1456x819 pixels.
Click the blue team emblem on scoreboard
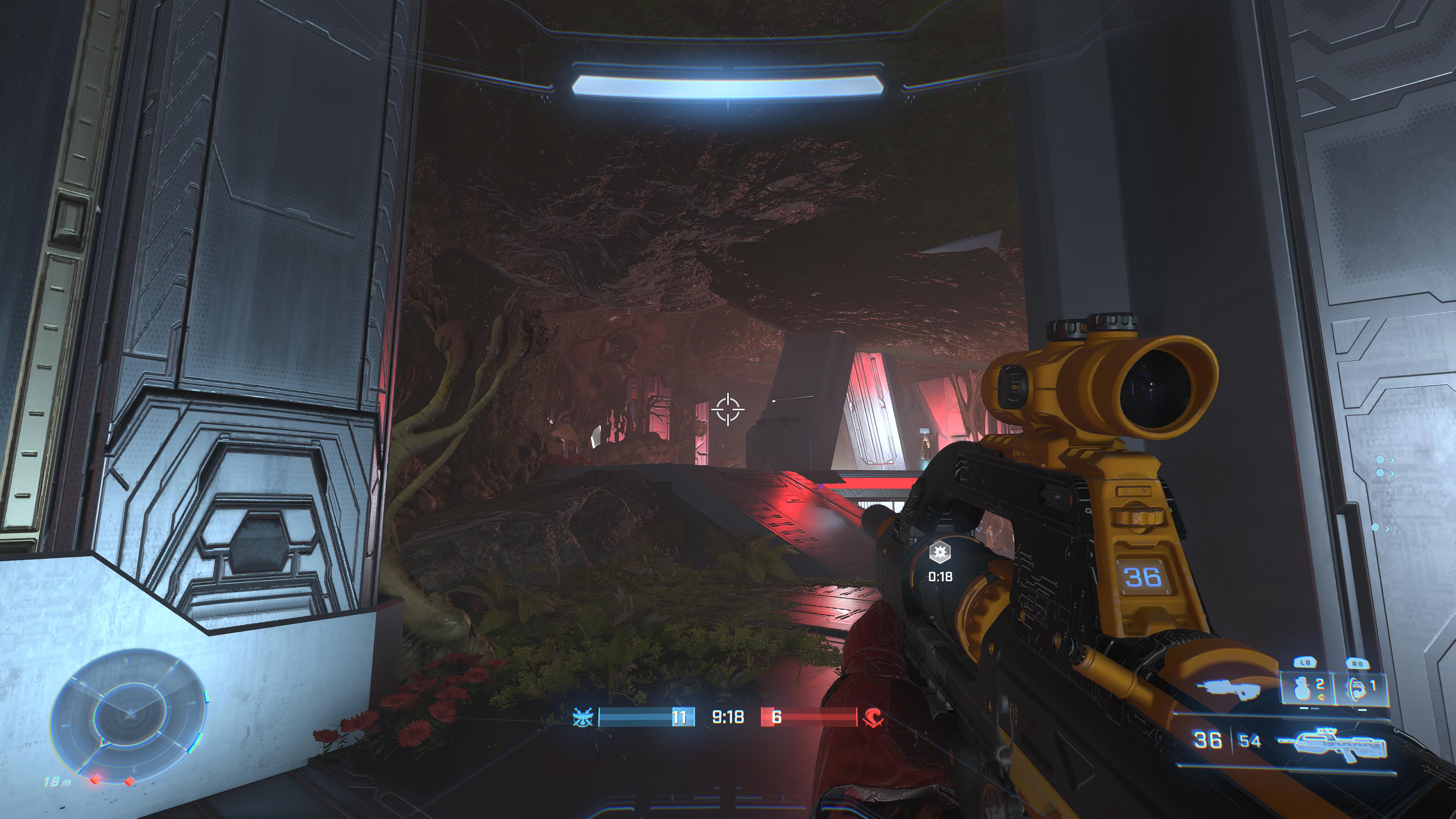click(582, 717)
